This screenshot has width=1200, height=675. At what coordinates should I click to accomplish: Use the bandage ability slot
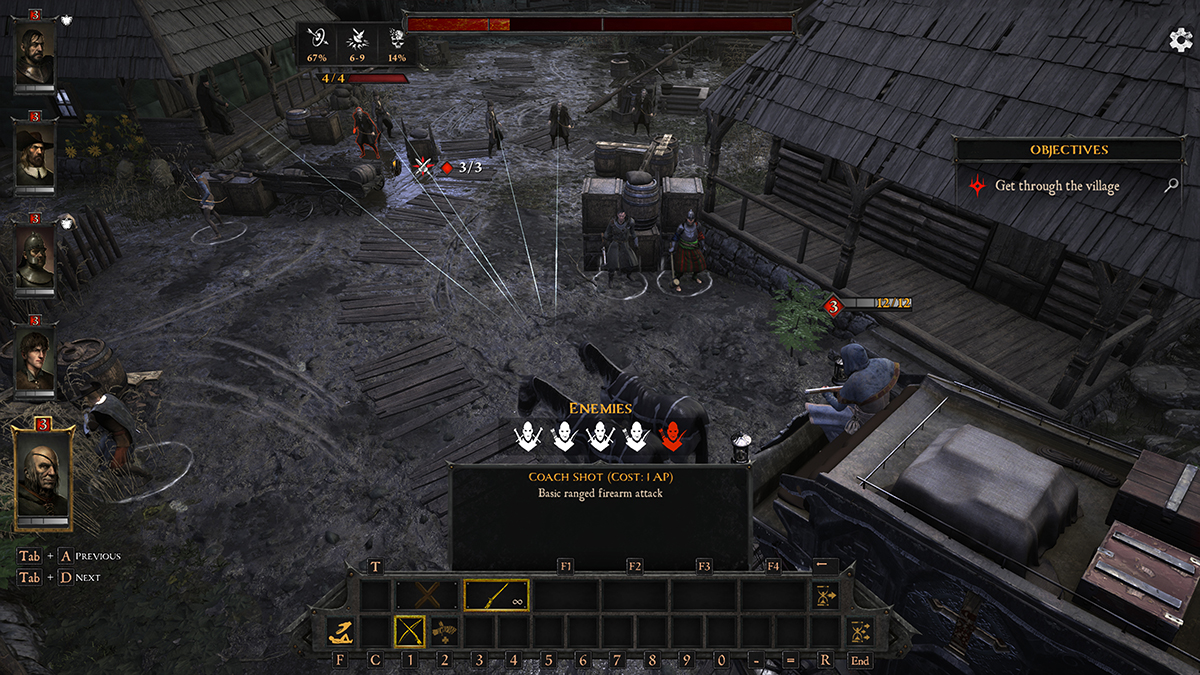tap(443, 632)
